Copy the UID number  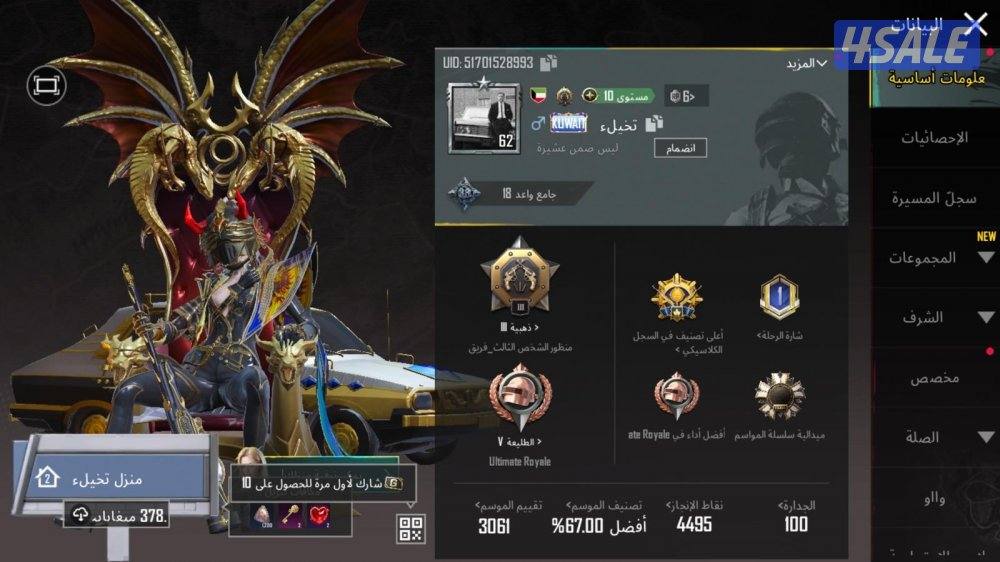tap(548, 63)
